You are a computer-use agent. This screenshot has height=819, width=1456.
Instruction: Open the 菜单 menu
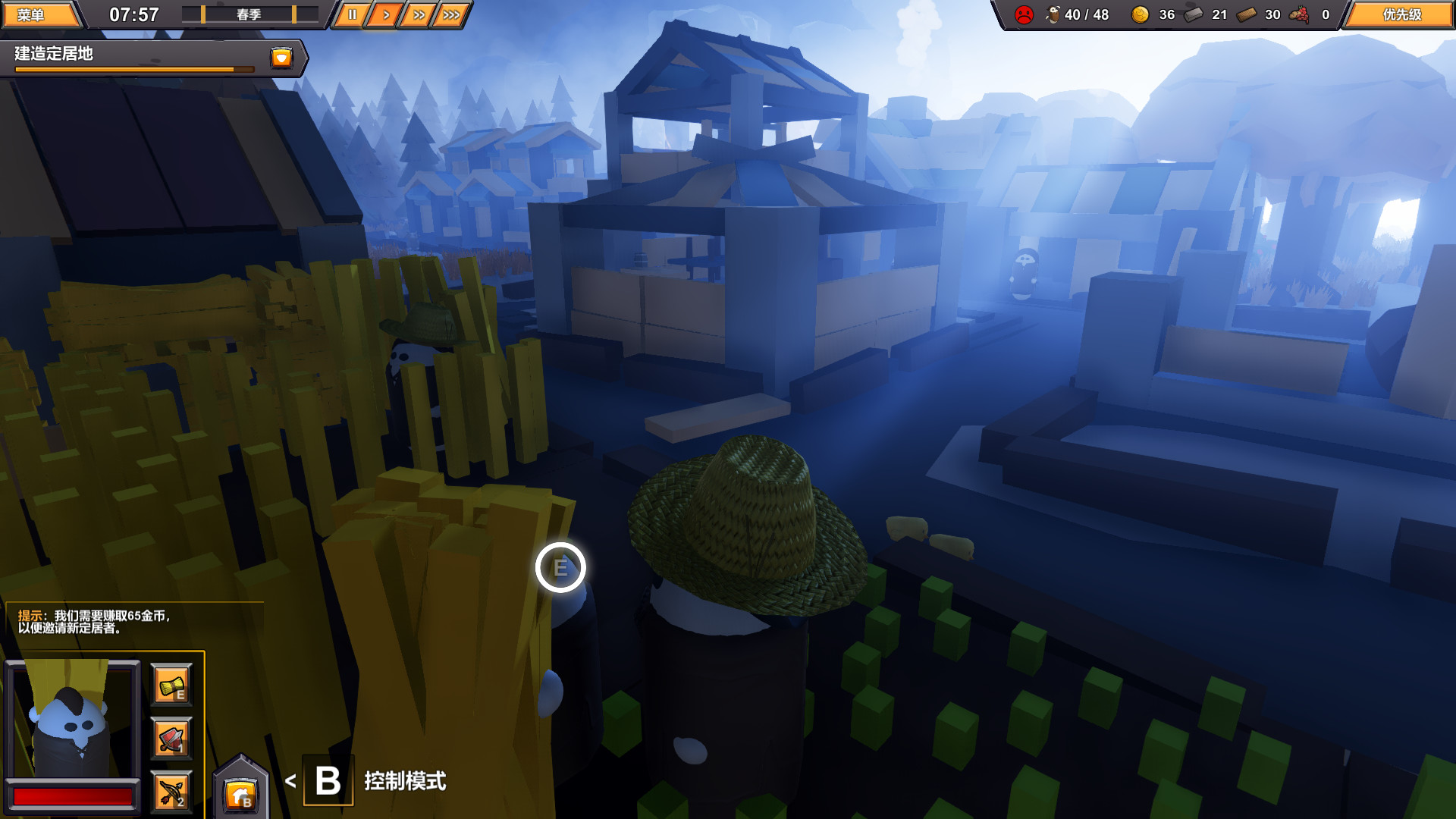pyautogui.click(x=39, y=13)
